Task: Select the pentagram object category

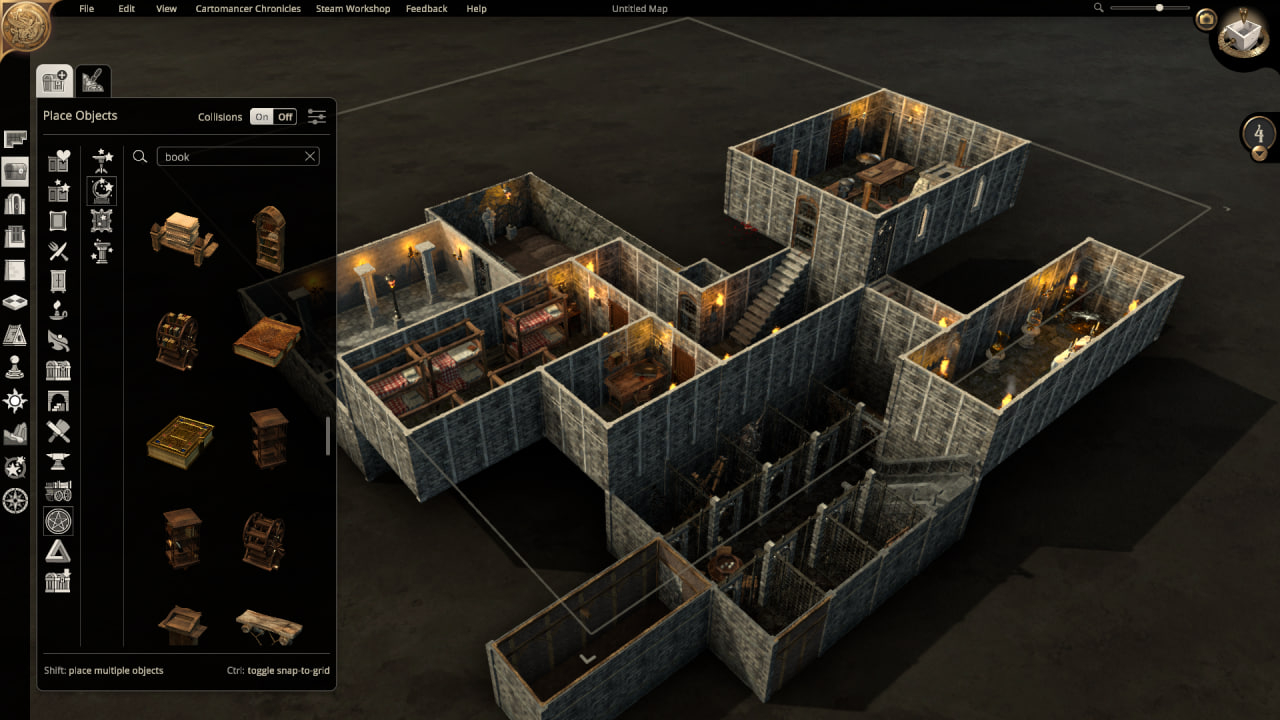Action: coord(58,521)
